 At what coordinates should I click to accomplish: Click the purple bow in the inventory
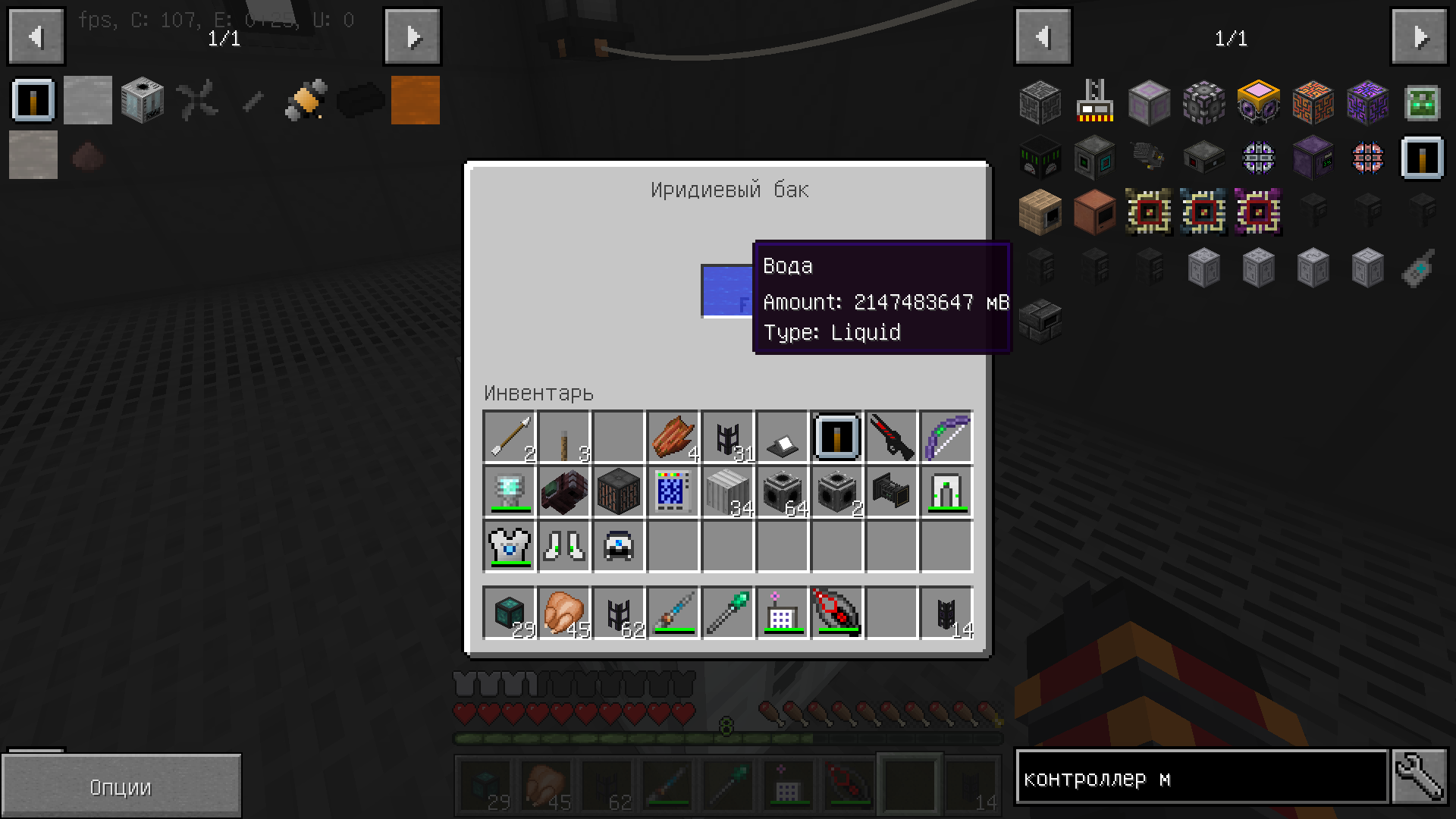click(x=946, y=436)
